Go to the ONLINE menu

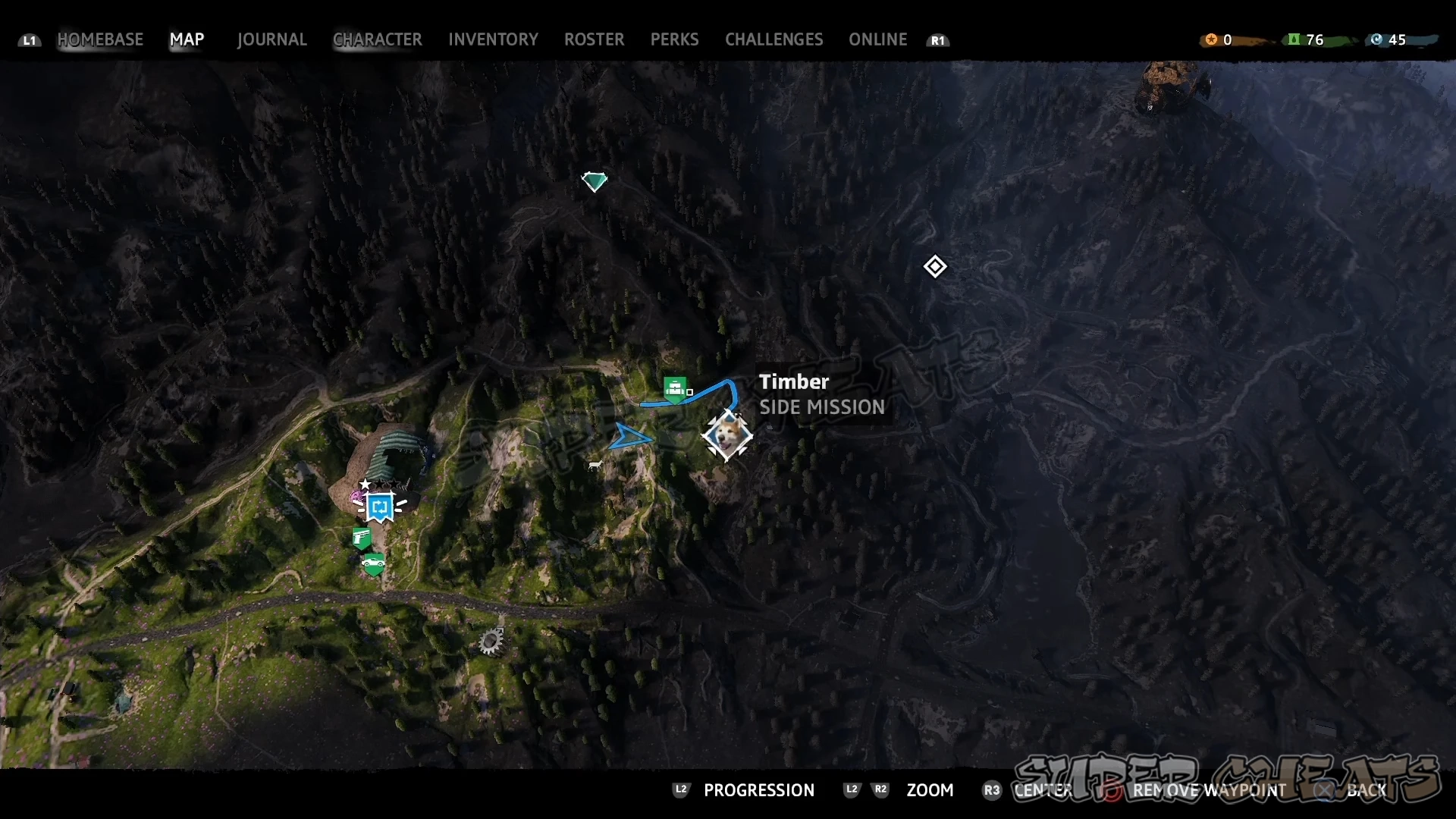pyautogui.click(x=877, y=39)
